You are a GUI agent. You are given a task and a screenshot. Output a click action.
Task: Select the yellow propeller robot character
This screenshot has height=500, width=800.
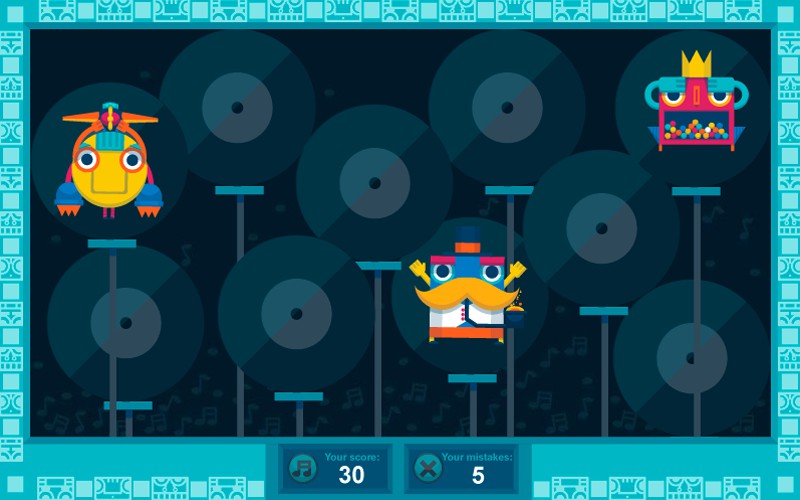coord(109,165)
